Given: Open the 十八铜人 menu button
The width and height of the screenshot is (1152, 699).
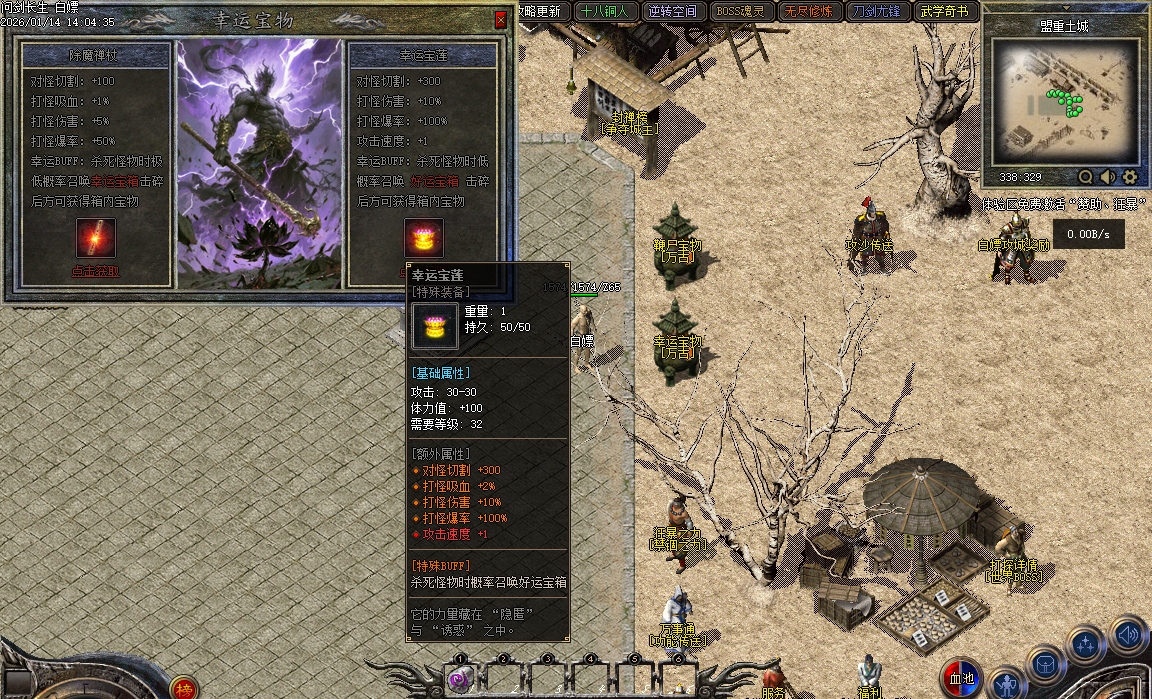Looking at the screenshot, I should coord(604,12).
